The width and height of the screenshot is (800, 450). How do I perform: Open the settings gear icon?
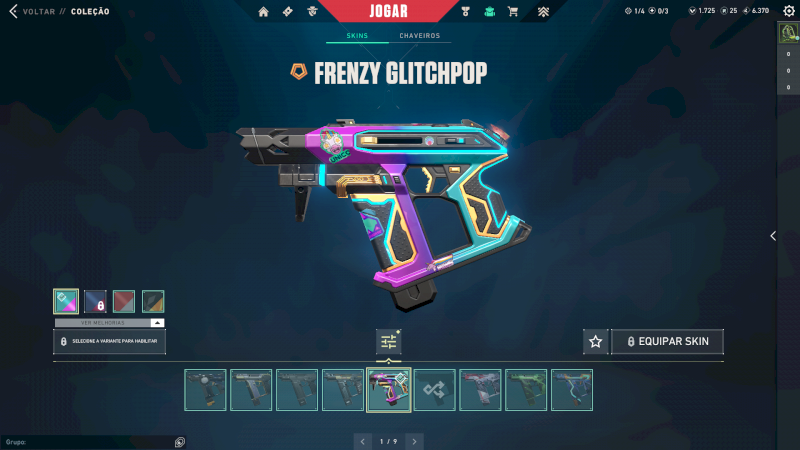(788, 11)
